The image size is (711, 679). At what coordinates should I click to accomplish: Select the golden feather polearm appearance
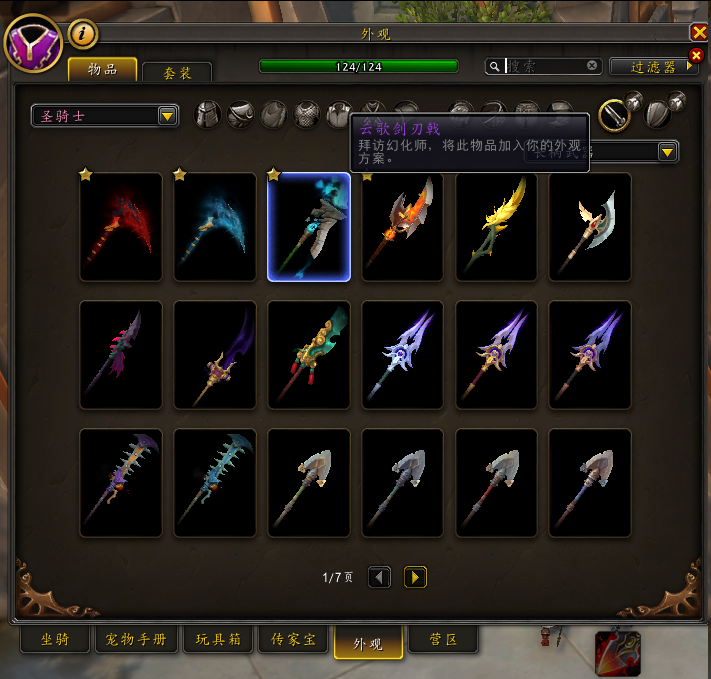click(497, 227)
